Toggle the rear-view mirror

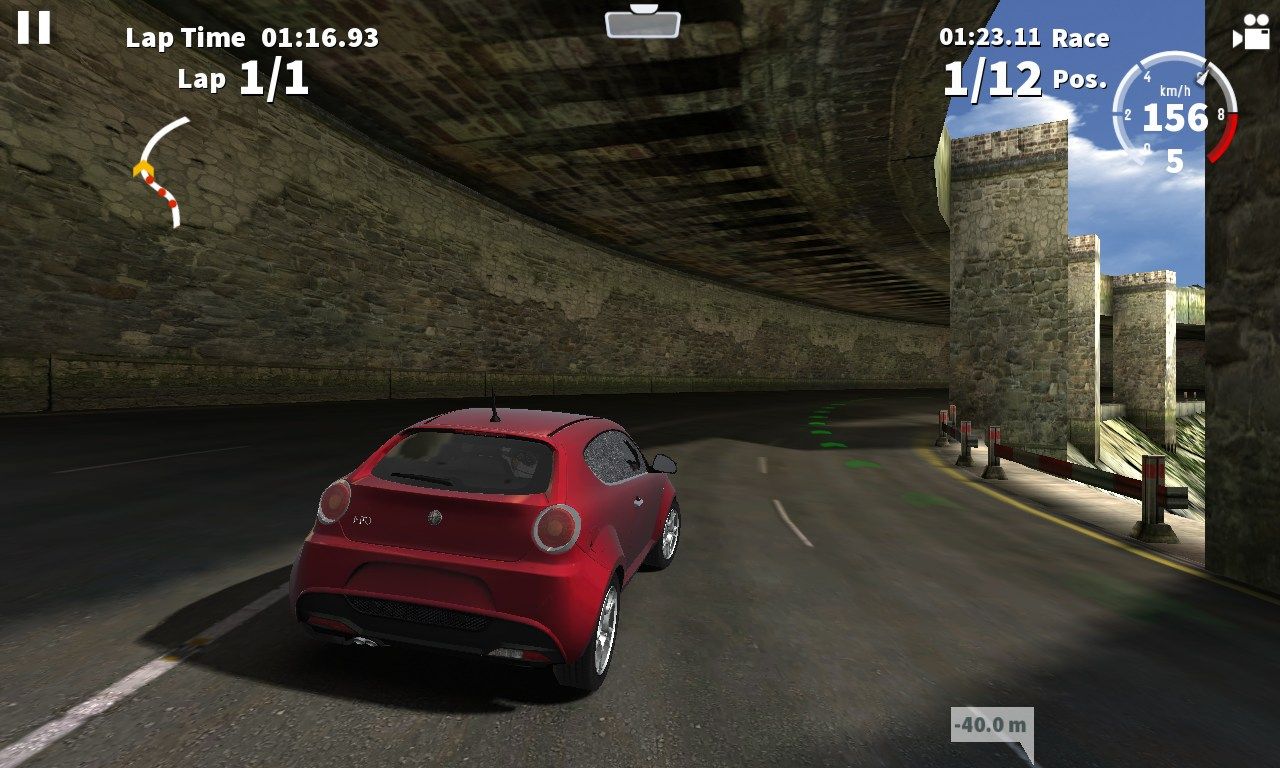pos(642,22)
